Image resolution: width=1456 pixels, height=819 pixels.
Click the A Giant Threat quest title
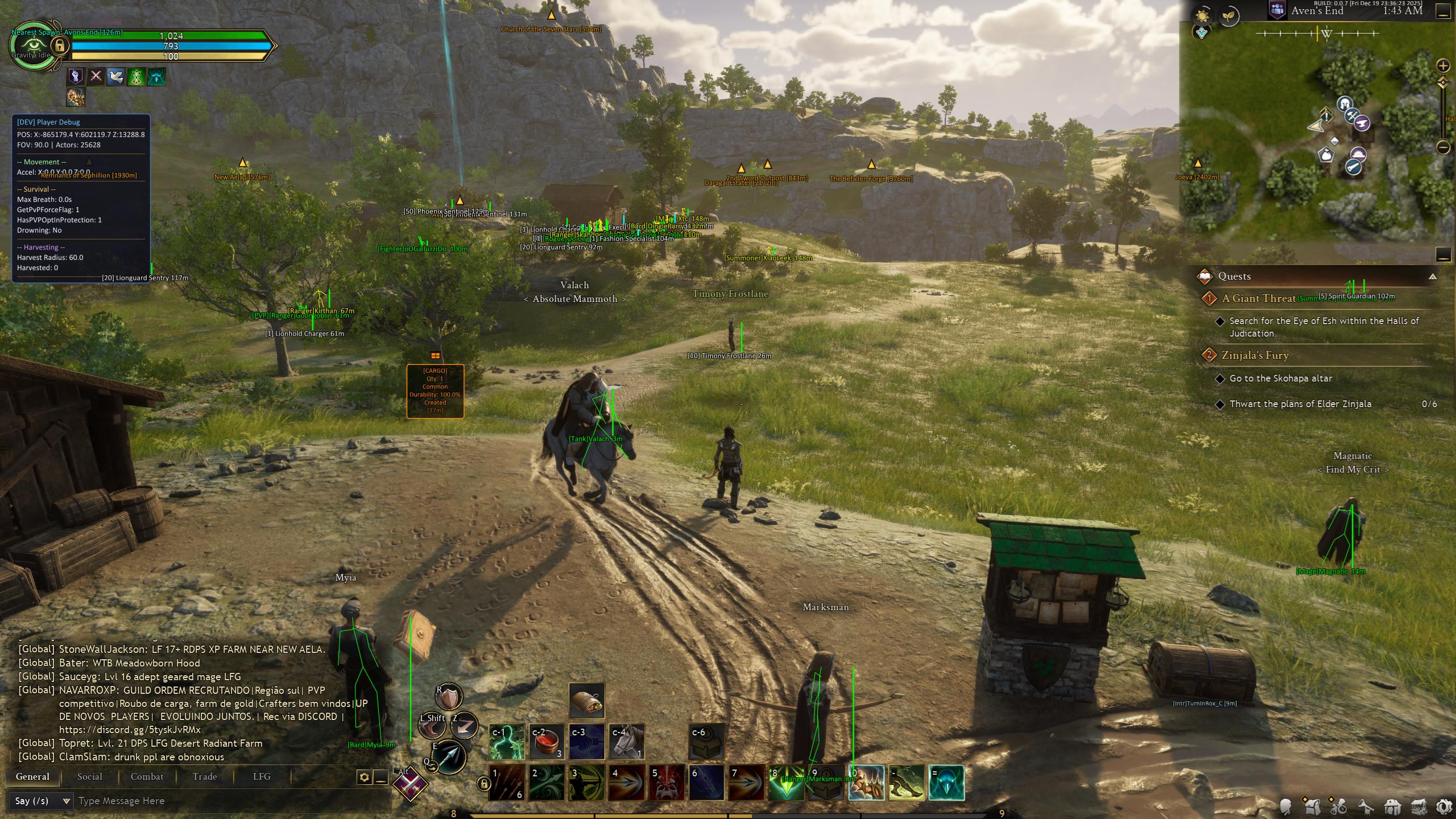click(x=1258, y=298)
